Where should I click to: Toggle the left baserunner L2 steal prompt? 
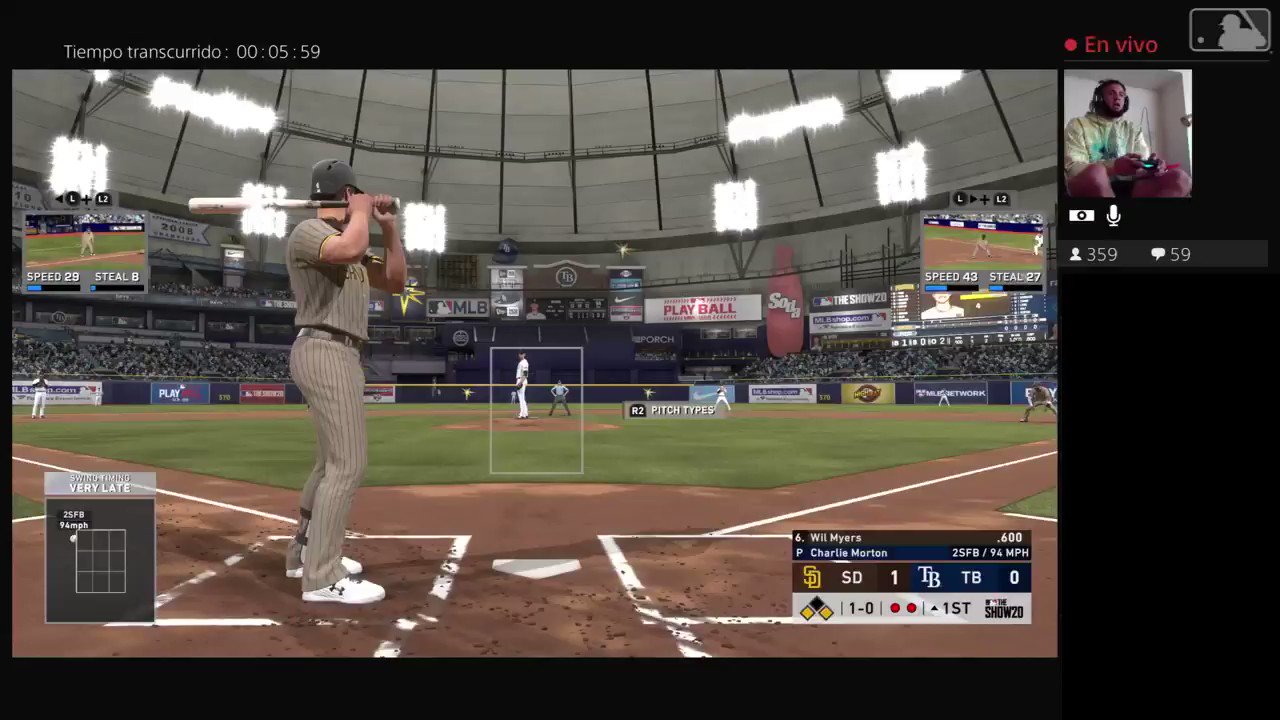coord(103,198)
